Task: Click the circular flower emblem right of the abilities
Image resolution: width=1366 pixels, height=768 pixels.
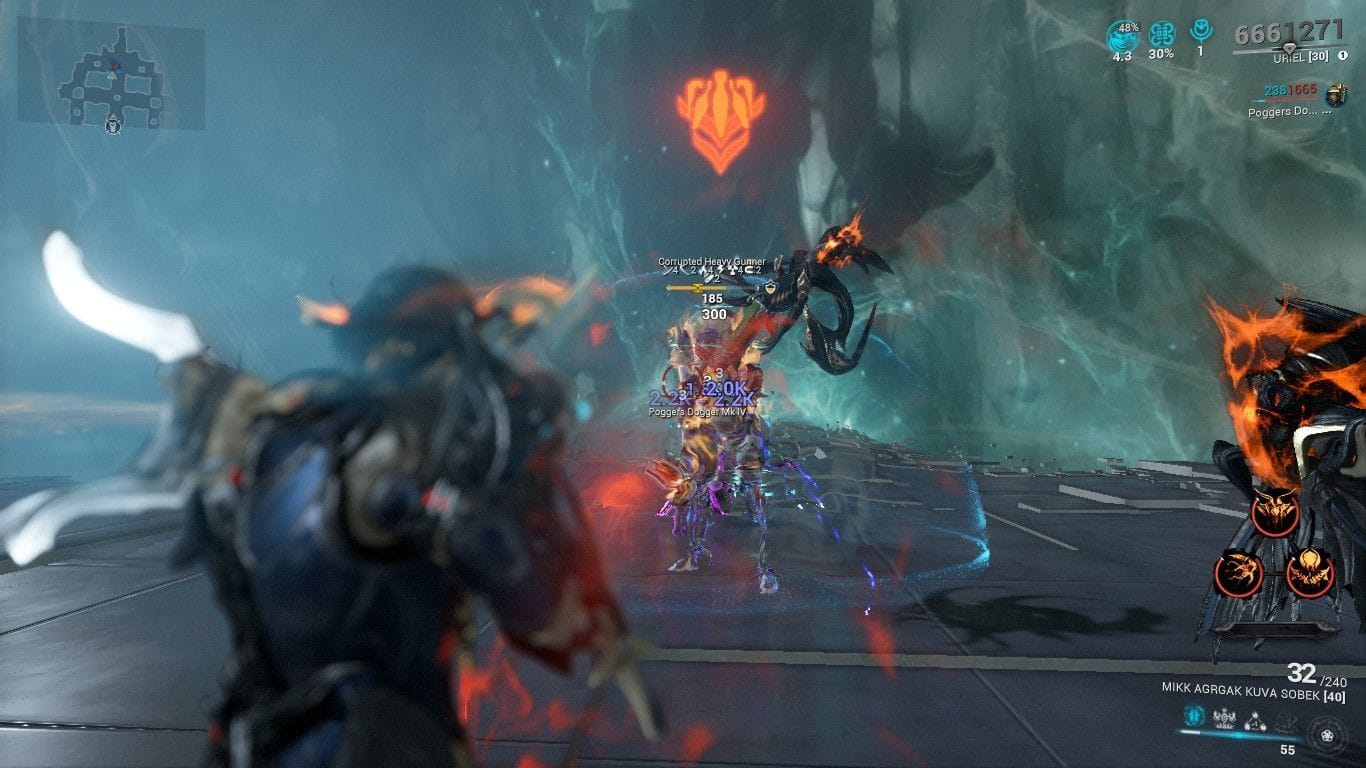Action: (1327, 736)
